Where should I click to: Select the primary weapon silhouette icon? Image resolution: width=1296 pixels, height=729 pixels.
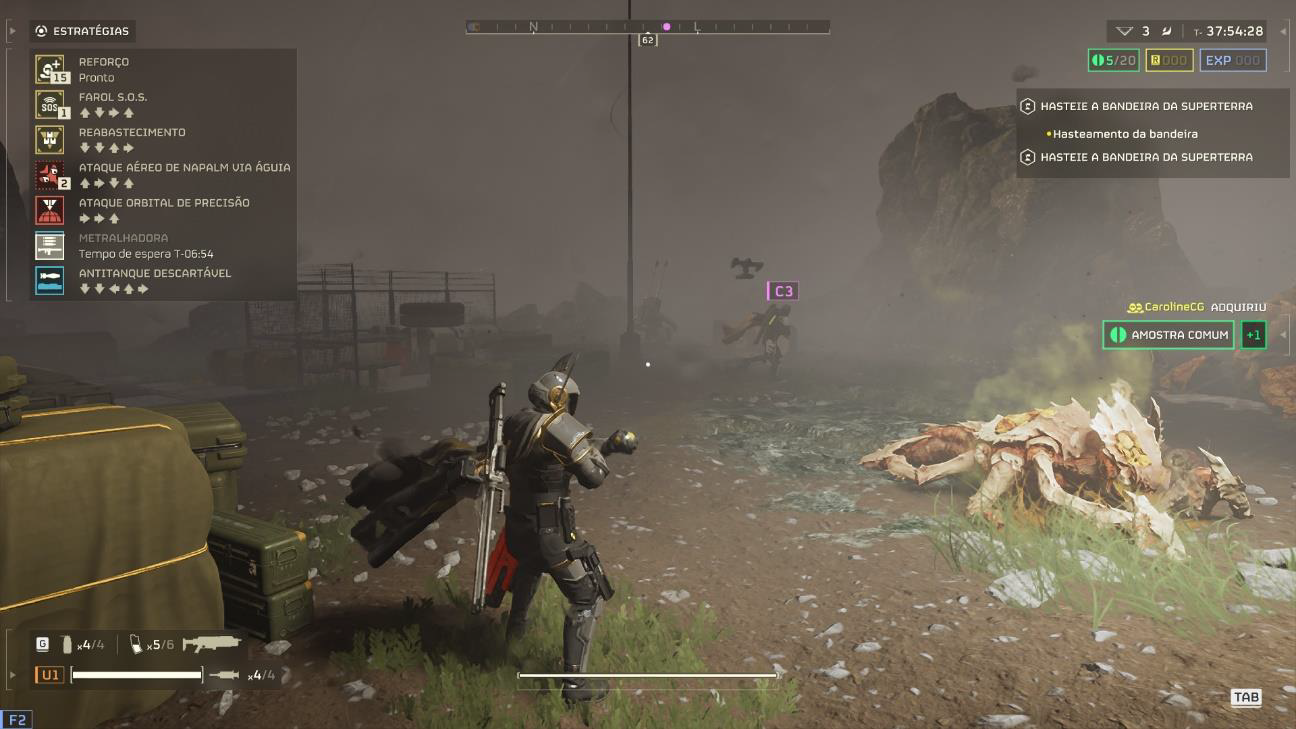coord(211,644)
